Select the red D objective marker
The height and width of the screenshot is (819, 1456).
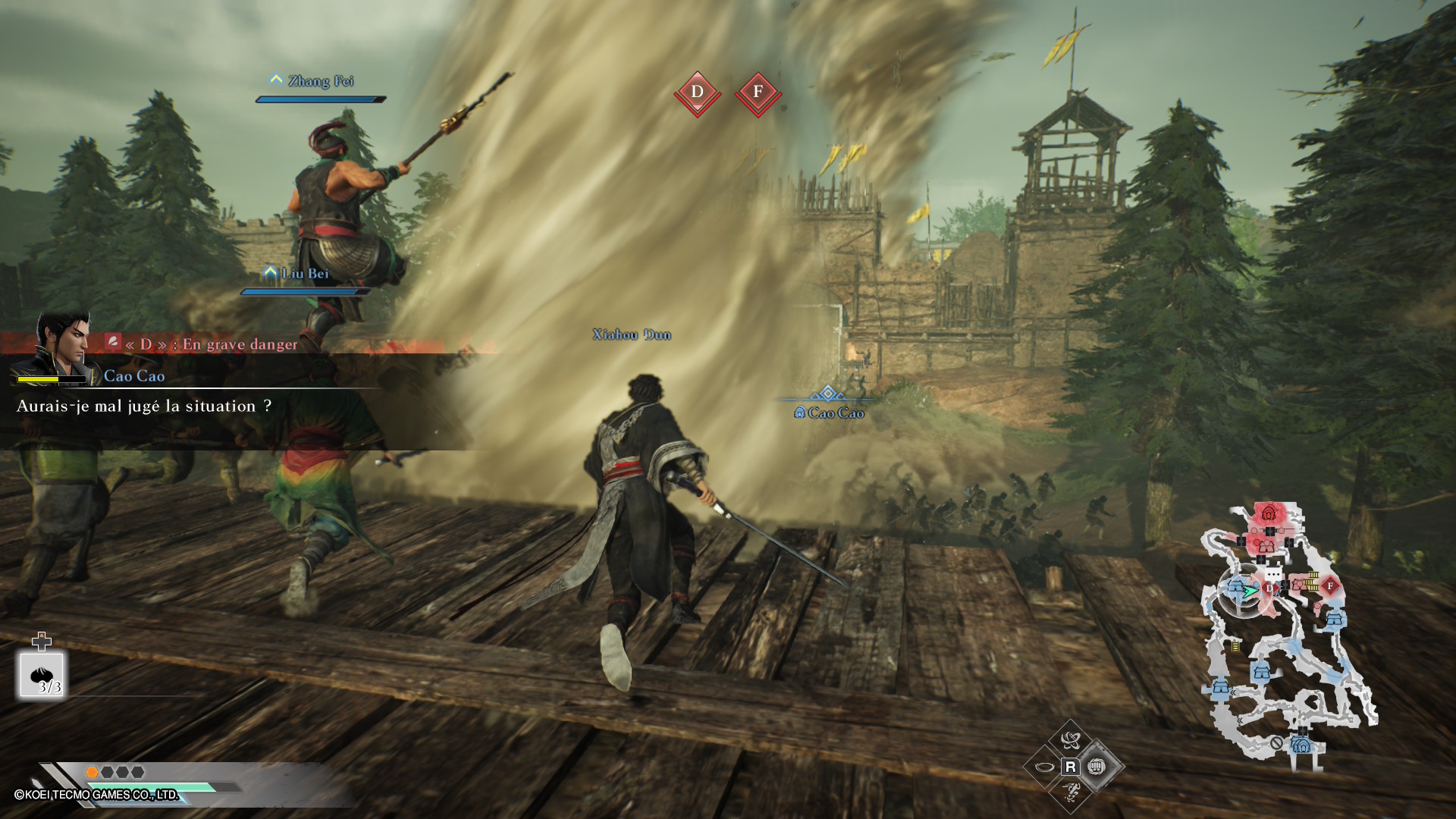pos(697,93)
